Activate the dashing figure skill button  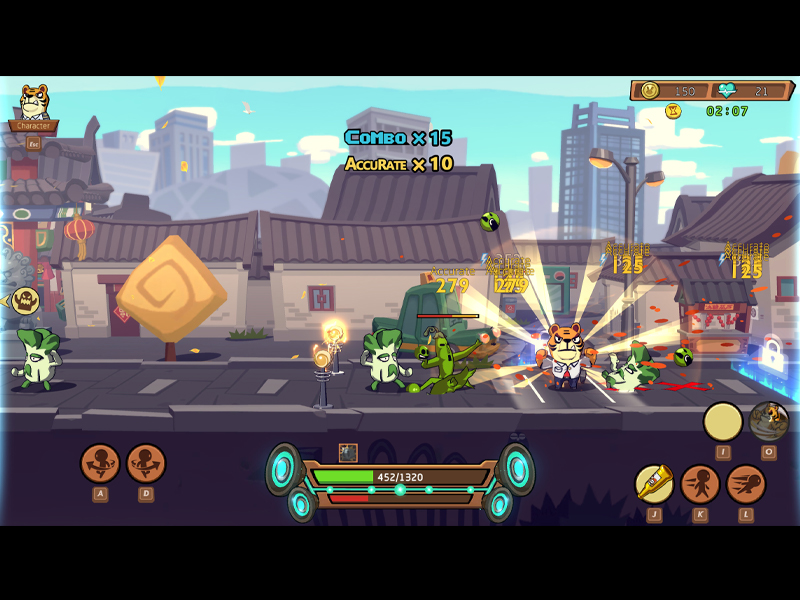(700, 484)
